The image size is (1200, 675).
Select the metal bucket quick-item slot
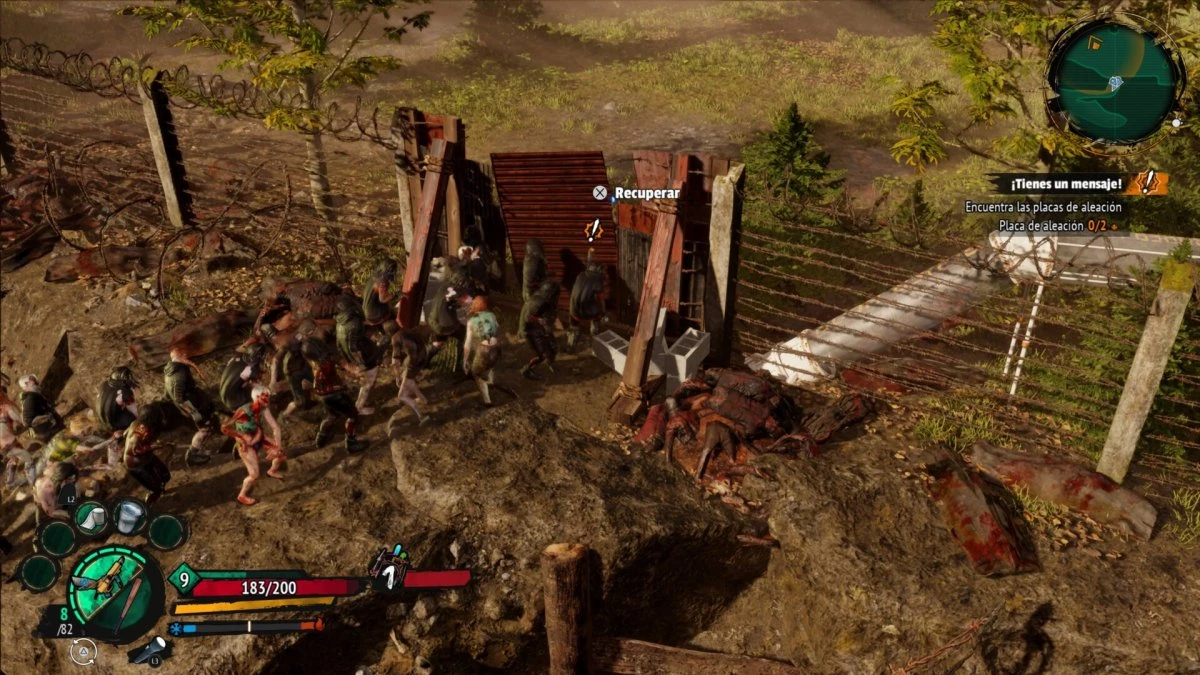click(x=130, y=516)
